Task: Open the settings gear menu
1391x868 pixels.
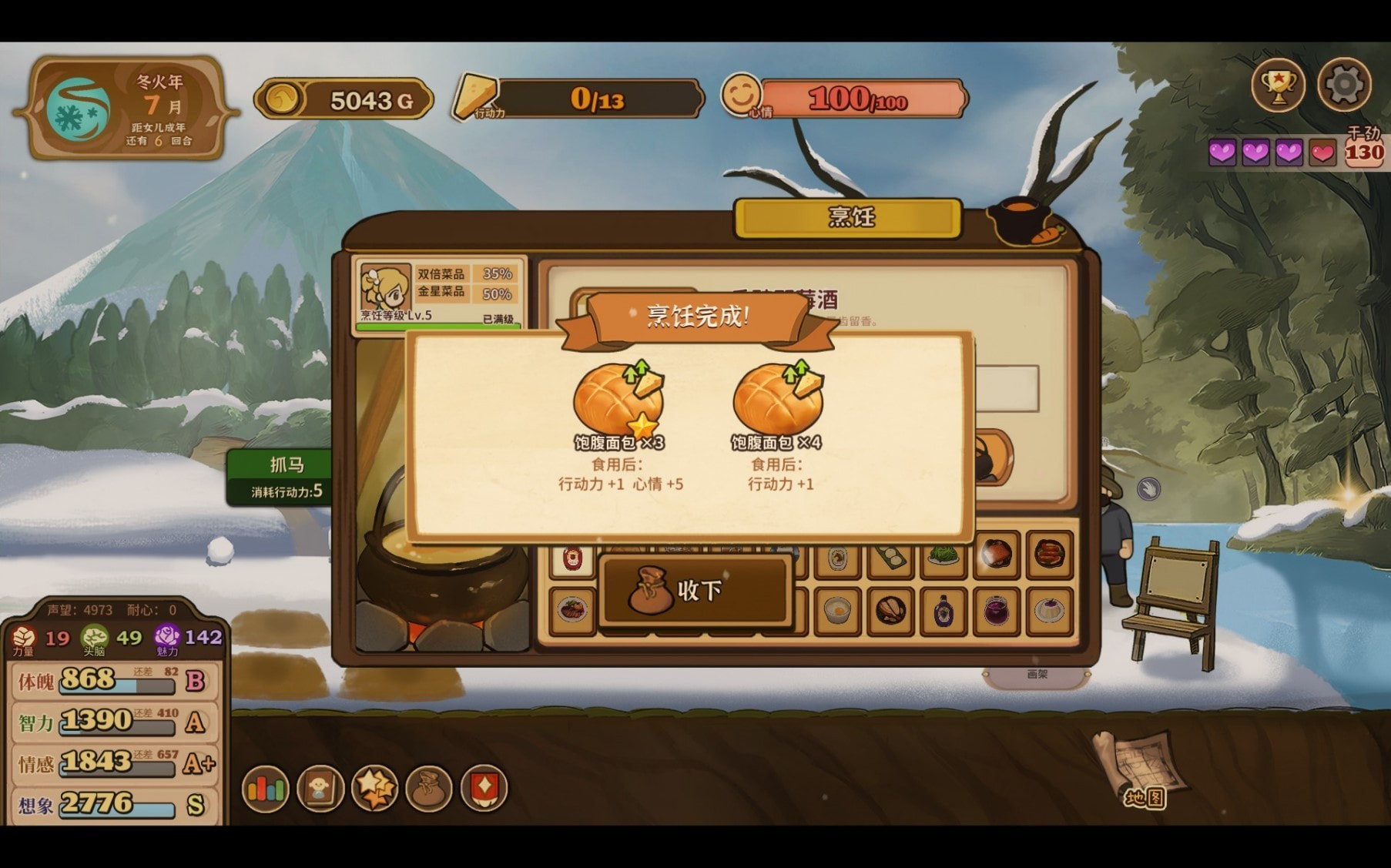Action: click(x=1344, y=85)
